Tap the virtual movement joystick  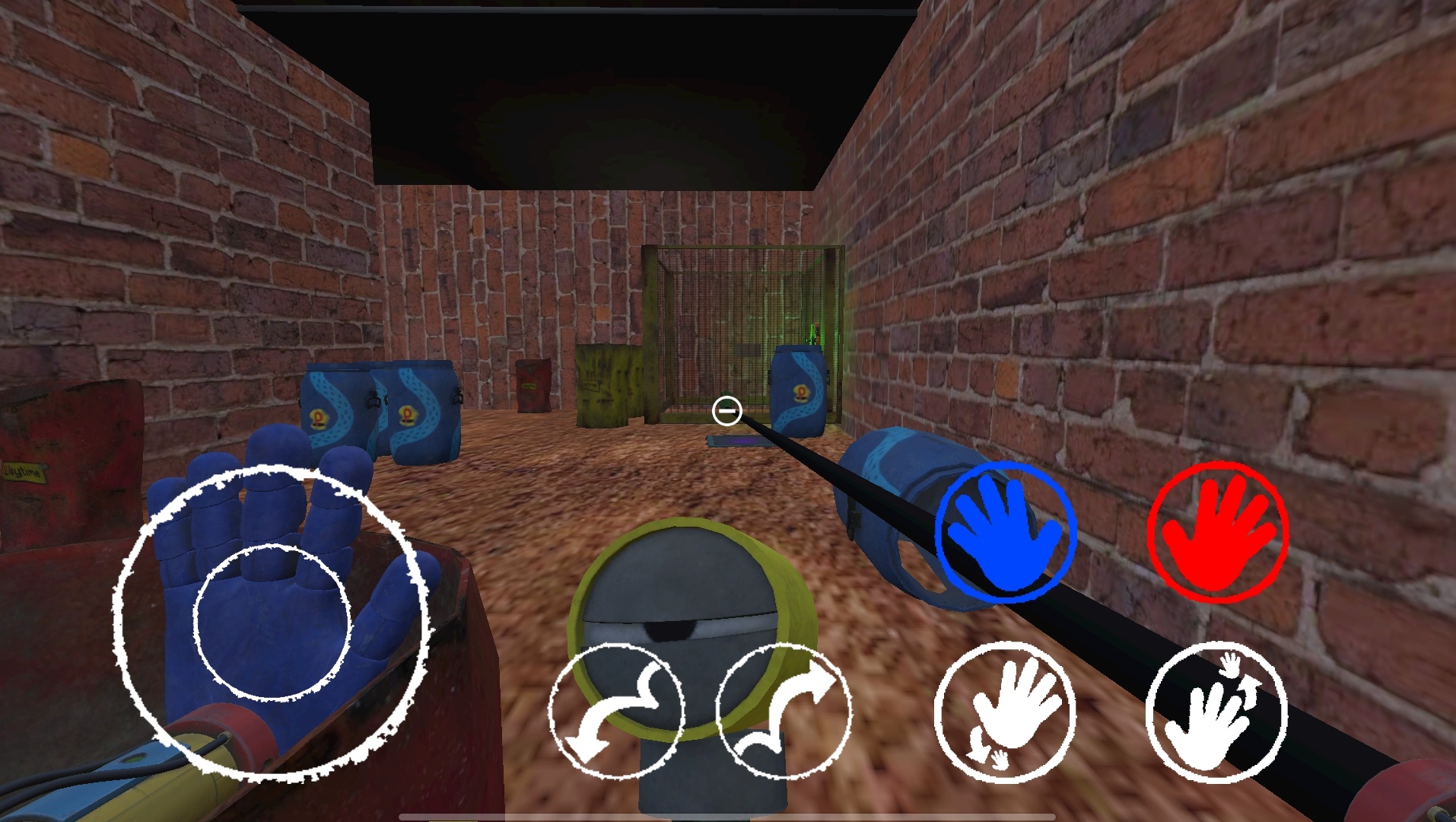tap(272, 623)
